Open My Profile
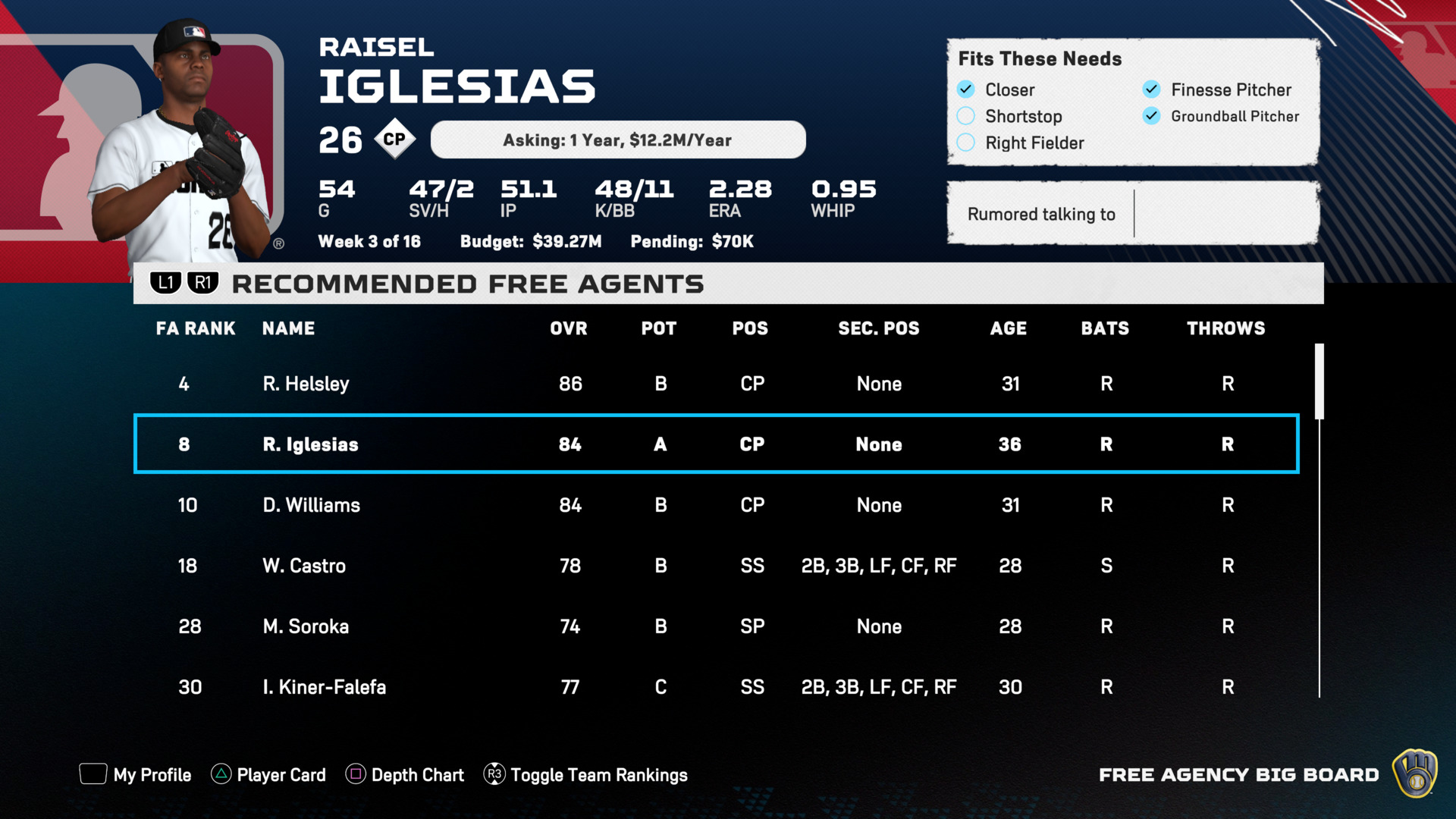1456x819 pixels. 136,774
